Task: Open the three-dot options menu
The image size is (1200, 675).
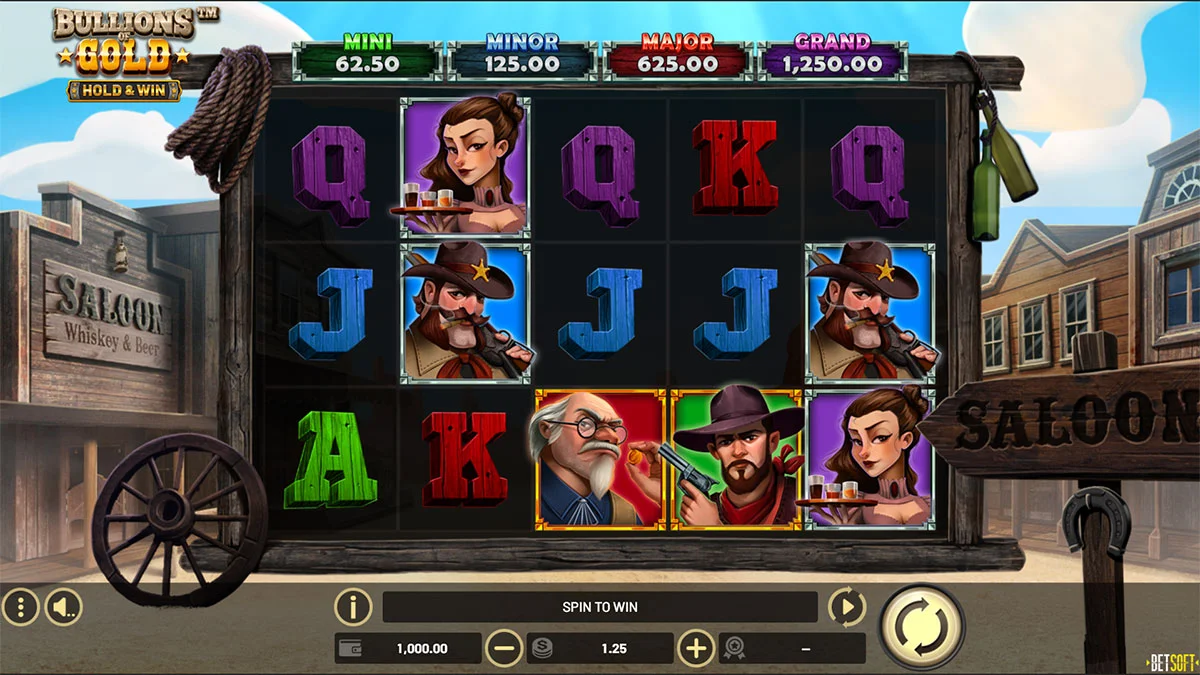Action: pyautogui.click(x=20, y=606)
